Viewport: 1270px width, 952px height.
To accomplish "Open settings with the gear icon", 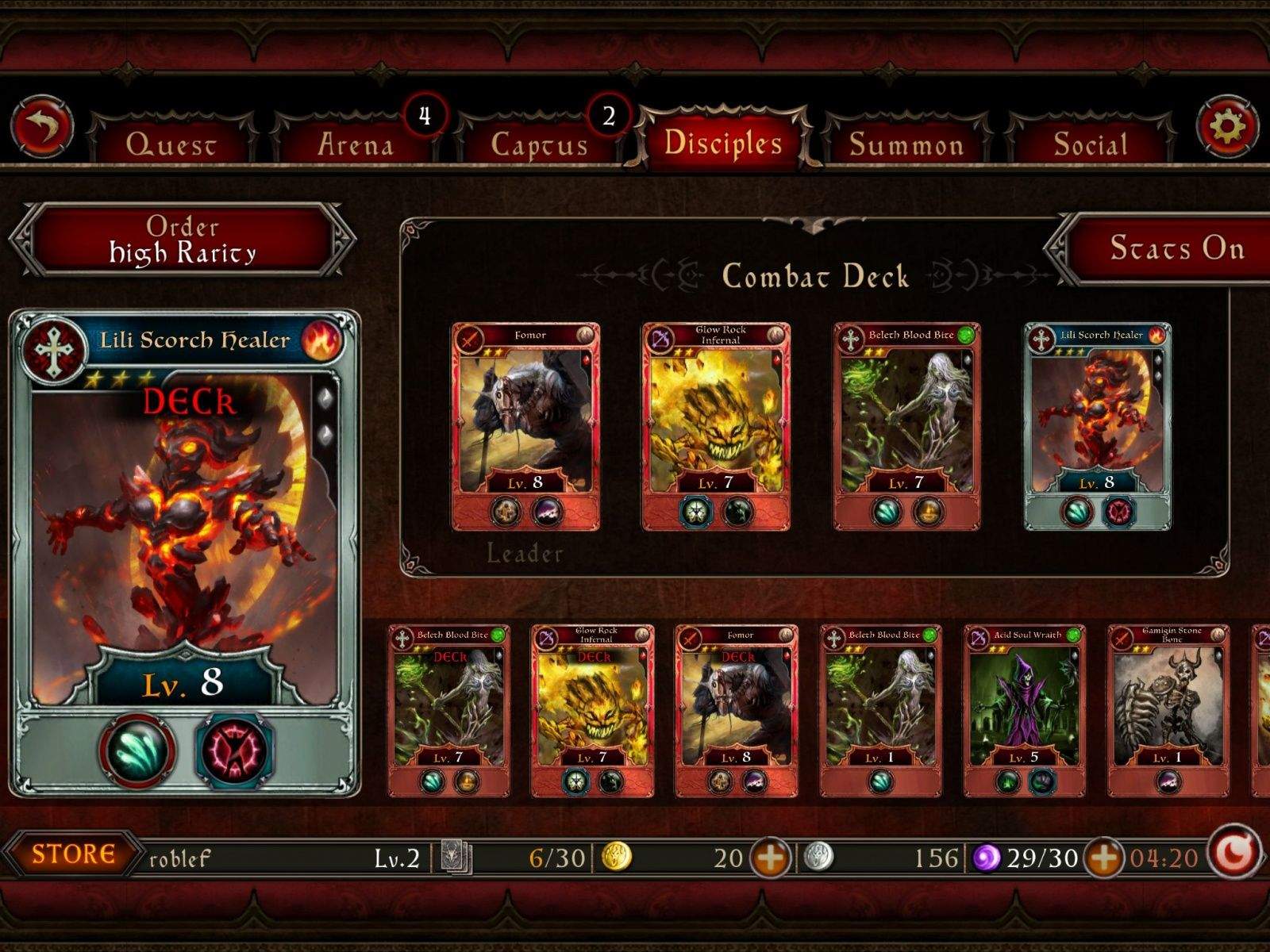I will coord(1226,127).
